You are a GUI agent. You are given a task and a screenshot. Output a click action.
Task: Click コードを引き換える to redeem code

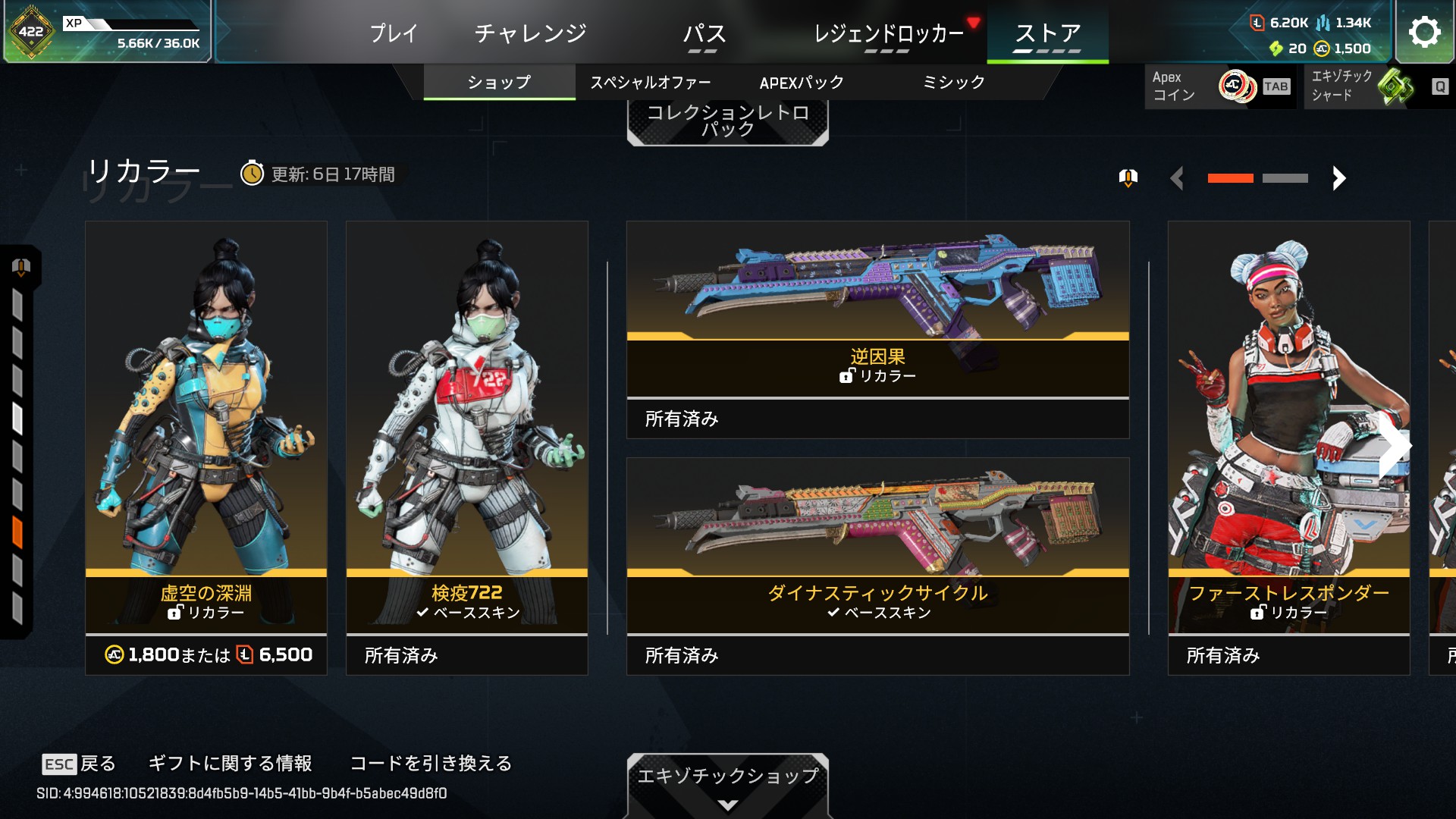[431, 763]
